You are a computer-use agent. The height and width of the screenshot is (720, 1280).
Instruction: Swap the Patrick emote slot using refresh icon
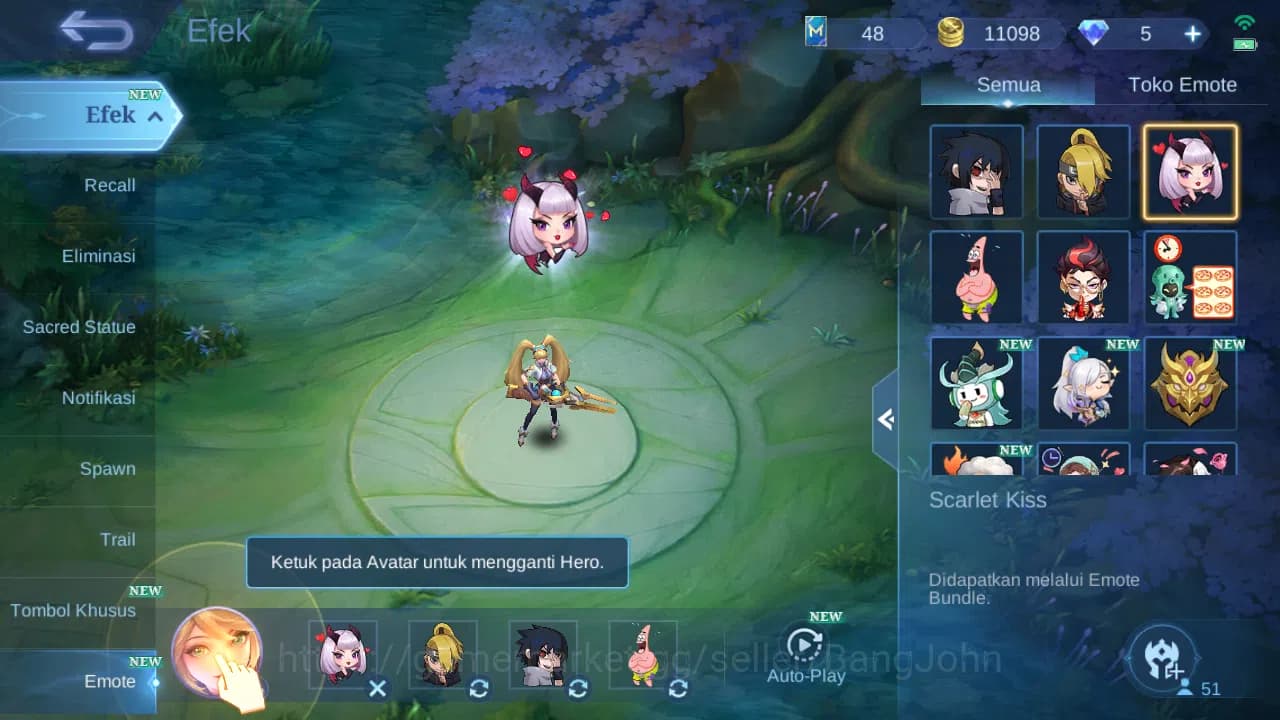(677, 689)
